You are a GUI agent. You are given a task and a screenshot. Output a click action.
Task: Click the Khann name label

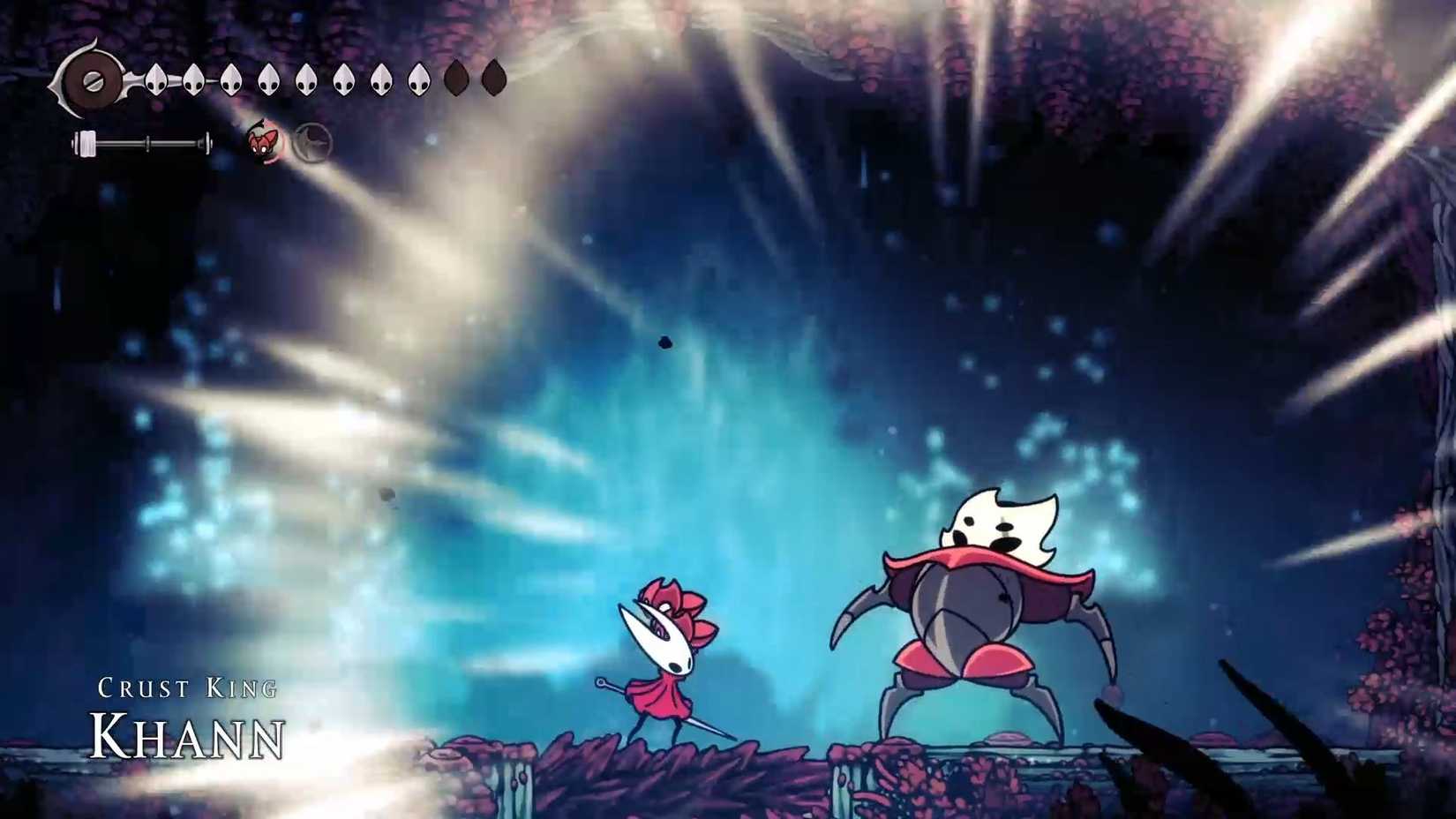click(188, 735)
